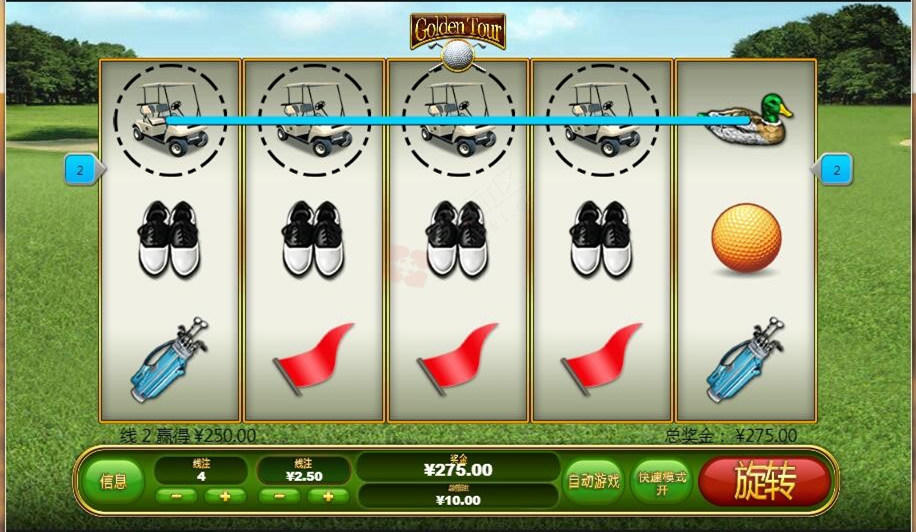Select the left payline 2 marker
The height and width of the screenshot is (532, 916).
coord(80,170)
